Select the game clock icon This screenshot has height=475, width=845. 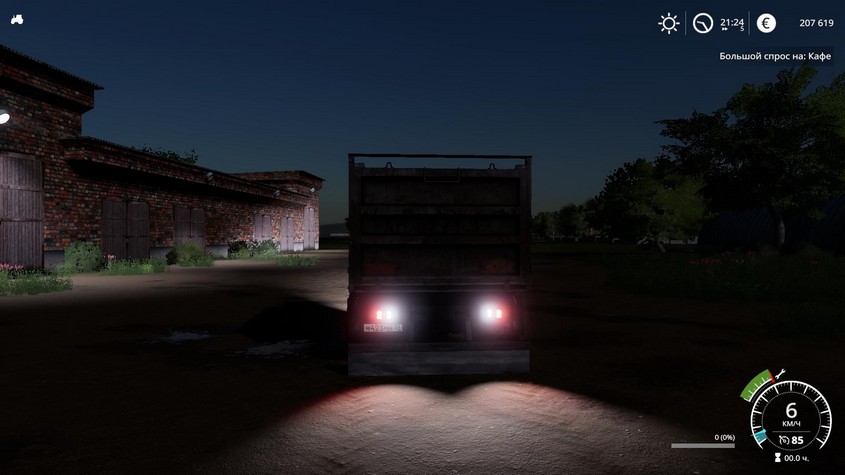[x=704, y=23]
